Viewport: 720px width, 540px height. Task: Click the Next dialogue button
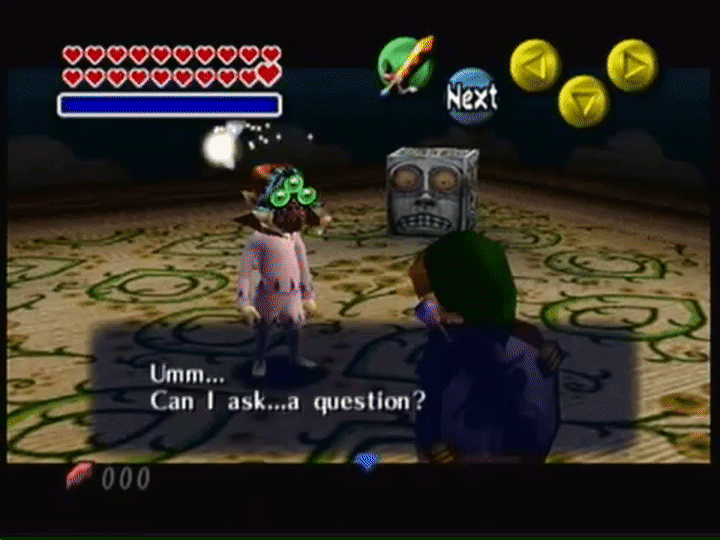(471, 96)
